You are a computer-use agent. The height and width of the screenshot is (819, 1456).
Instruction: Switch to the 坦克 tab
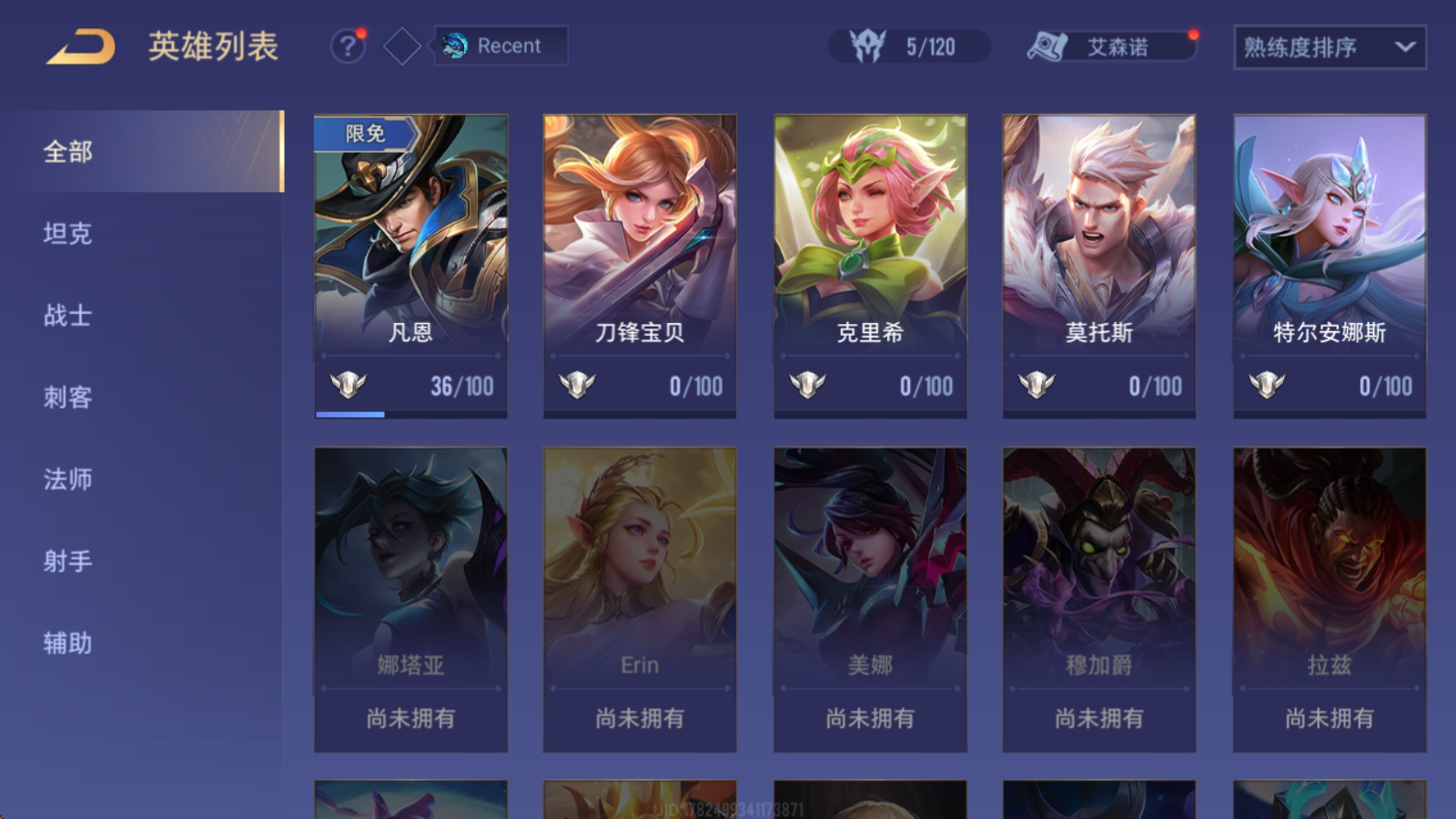(68, 234)
